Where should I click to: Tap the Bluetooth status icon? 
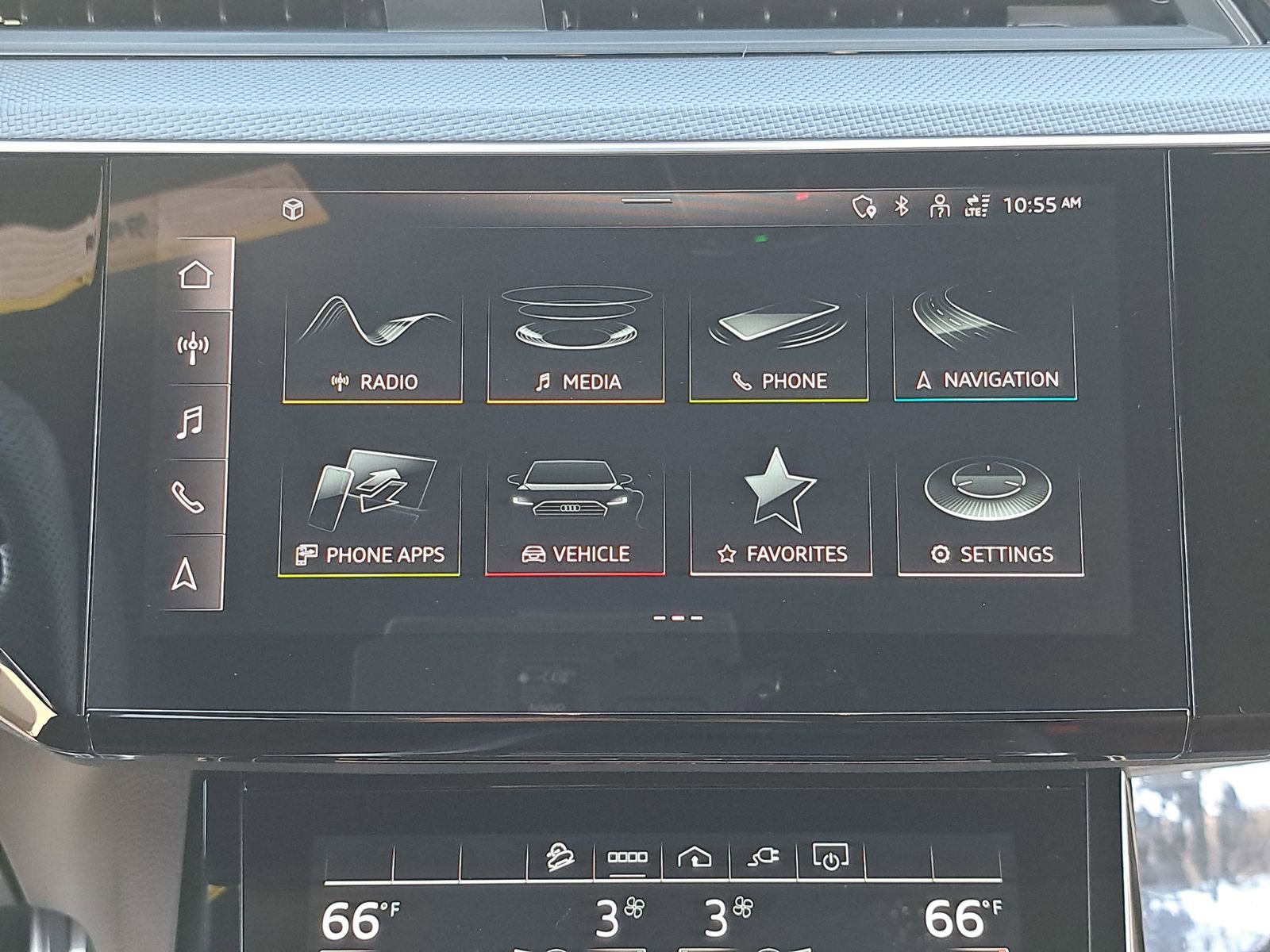tap(902, 206)
